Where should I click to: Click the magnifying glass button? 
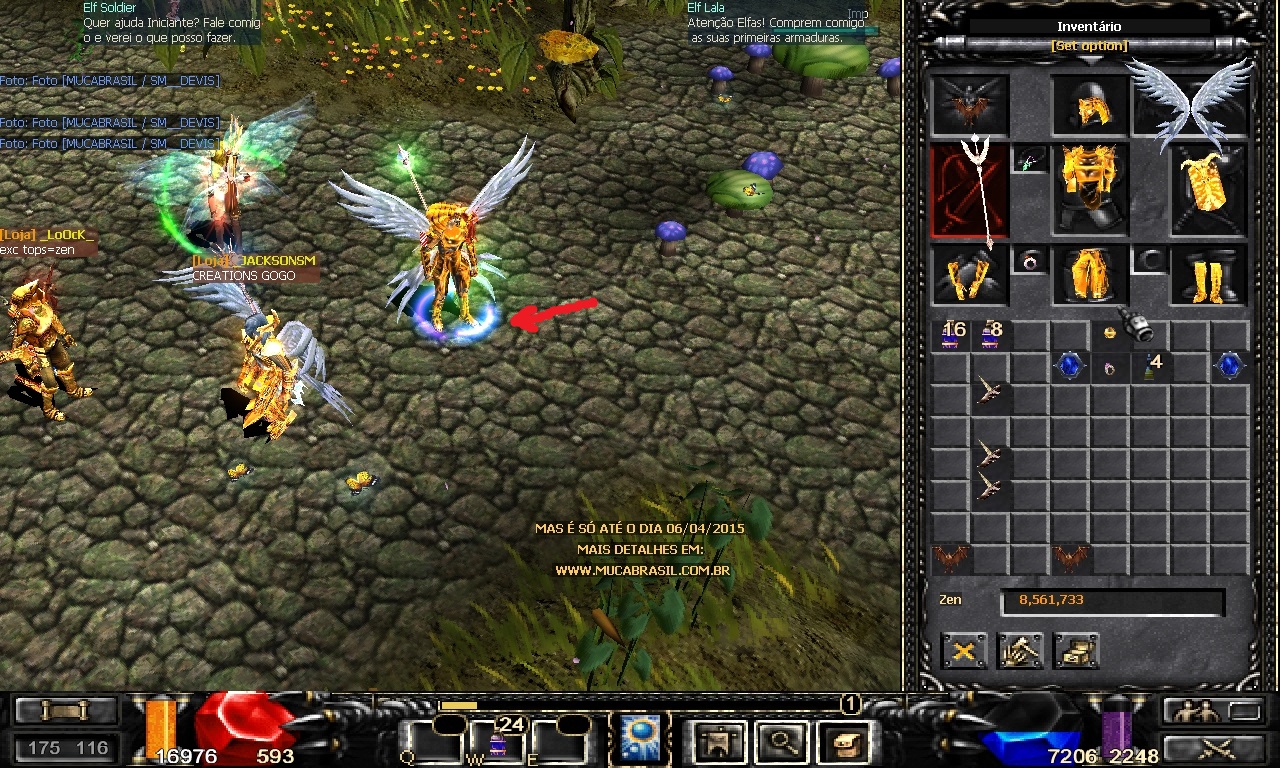click(x=777, y=741)
